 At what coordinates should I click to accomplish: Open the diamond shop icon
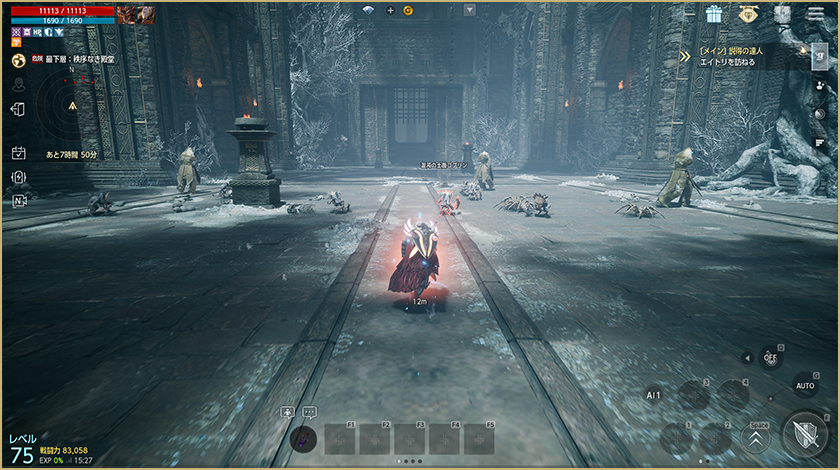point(748,14)
